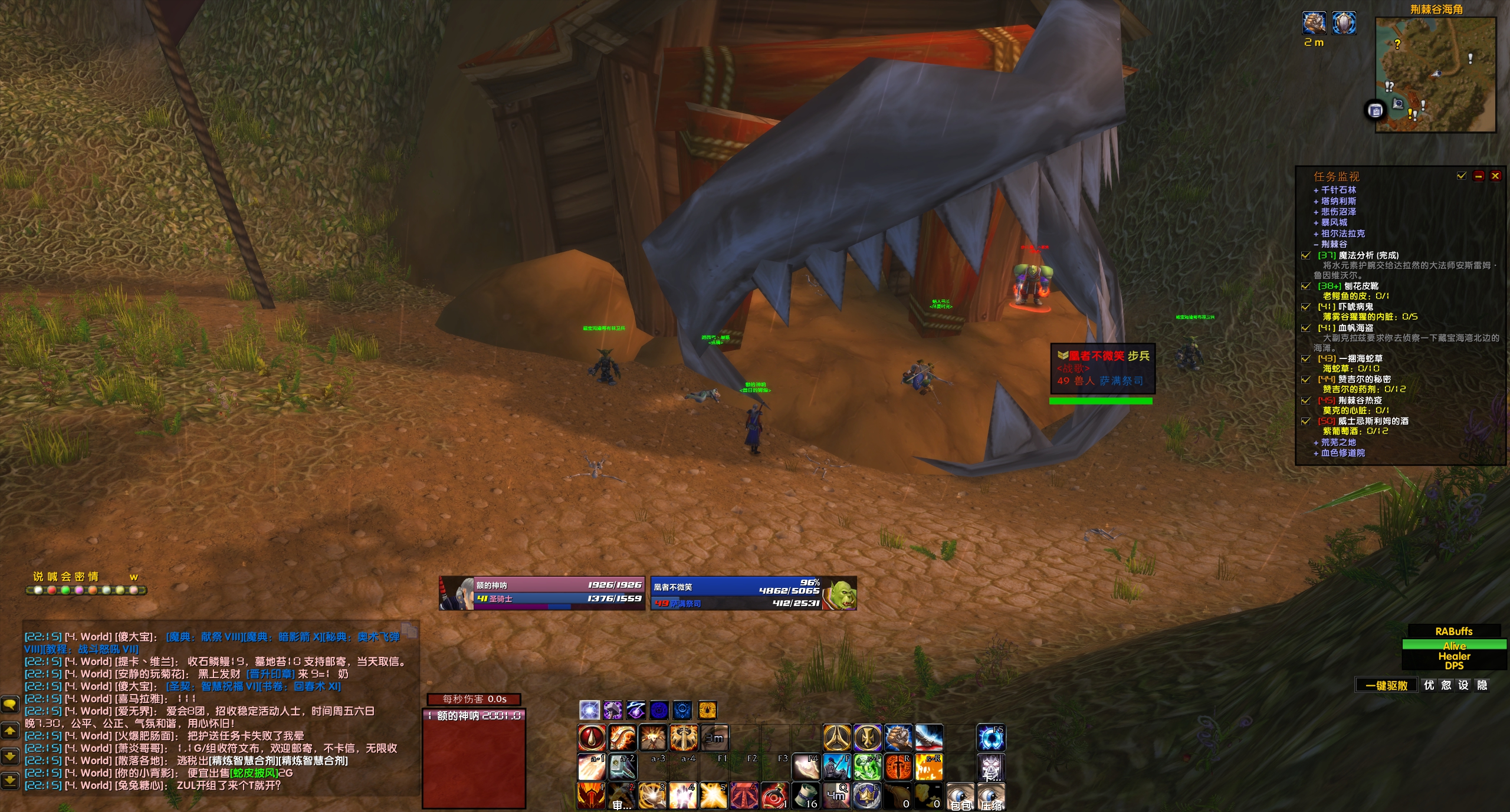Viewport: 1510px width, 812px height.
Task: Close the quest tracker with the red X
Action: point(1495,176)
